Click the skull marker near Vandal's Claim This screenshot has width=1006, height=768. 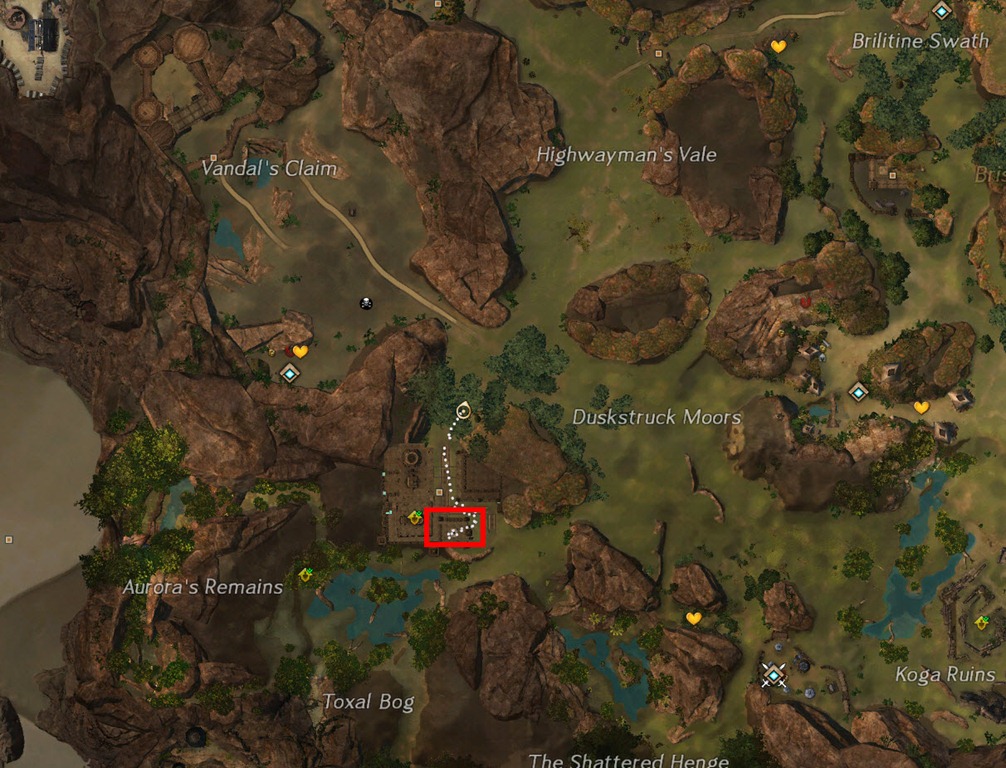point(367,303)
